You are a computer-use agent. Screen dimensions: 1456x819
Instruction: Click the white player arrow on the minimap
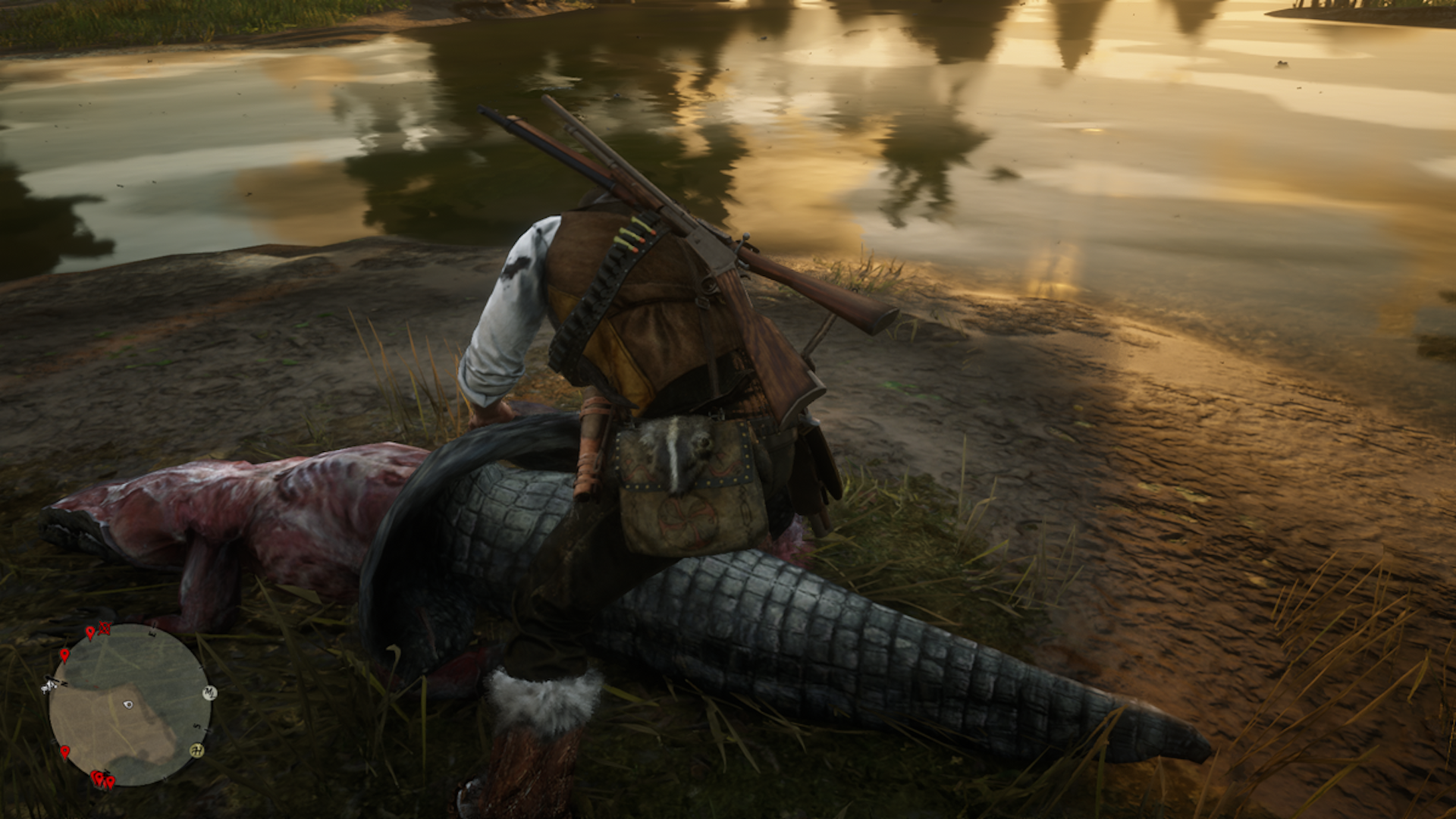pyautogui.click(x=127, y=704)
